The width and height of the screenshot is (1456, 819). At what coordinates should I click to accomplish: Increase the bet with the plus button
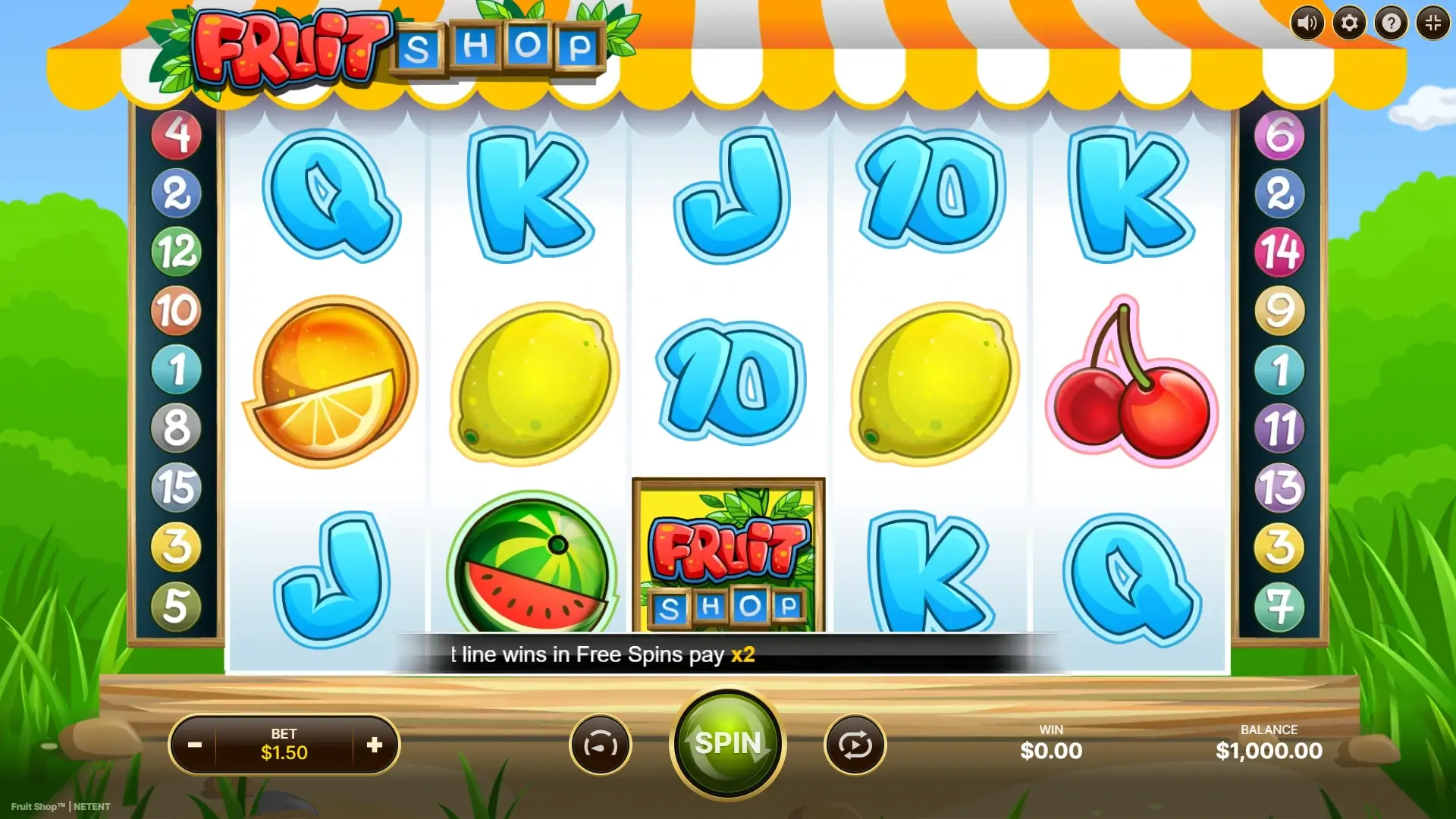(x=375, y=744)
